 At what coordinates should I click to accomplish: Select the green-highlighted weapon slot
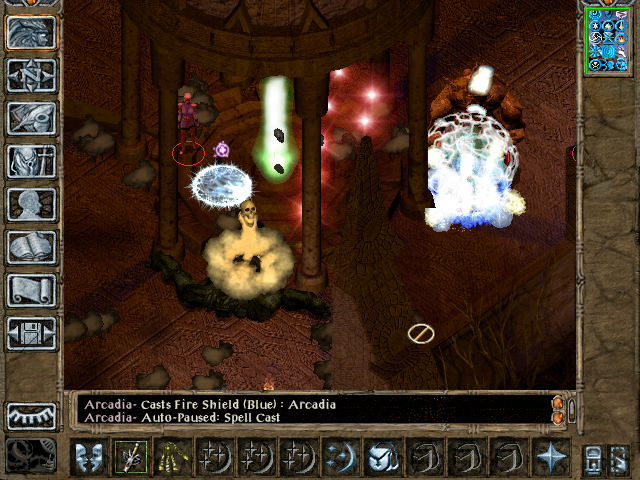pyautogui.click(x=130, y=457)
